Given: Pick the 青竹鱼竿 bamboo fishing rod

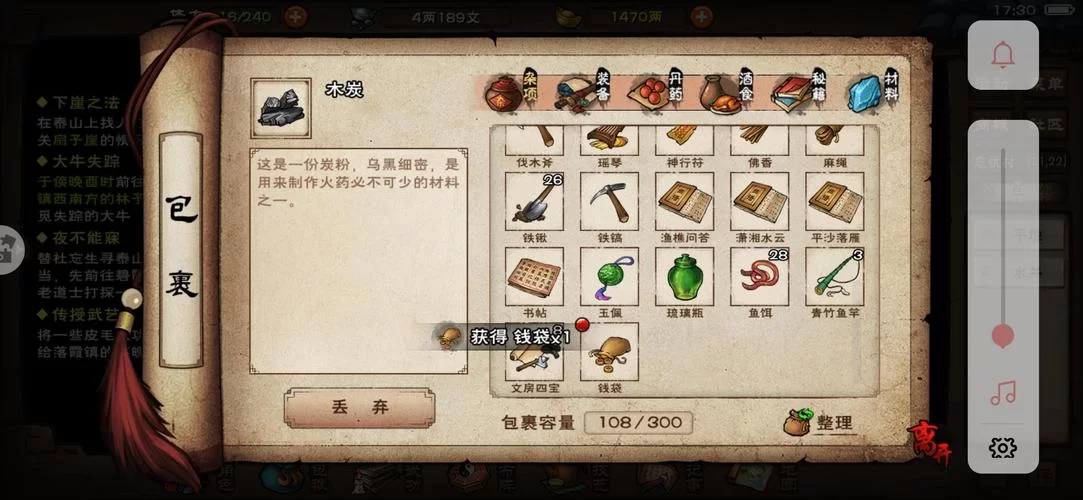Looking at the screenshot, I should pyautogui.click(x=835, y=276).
